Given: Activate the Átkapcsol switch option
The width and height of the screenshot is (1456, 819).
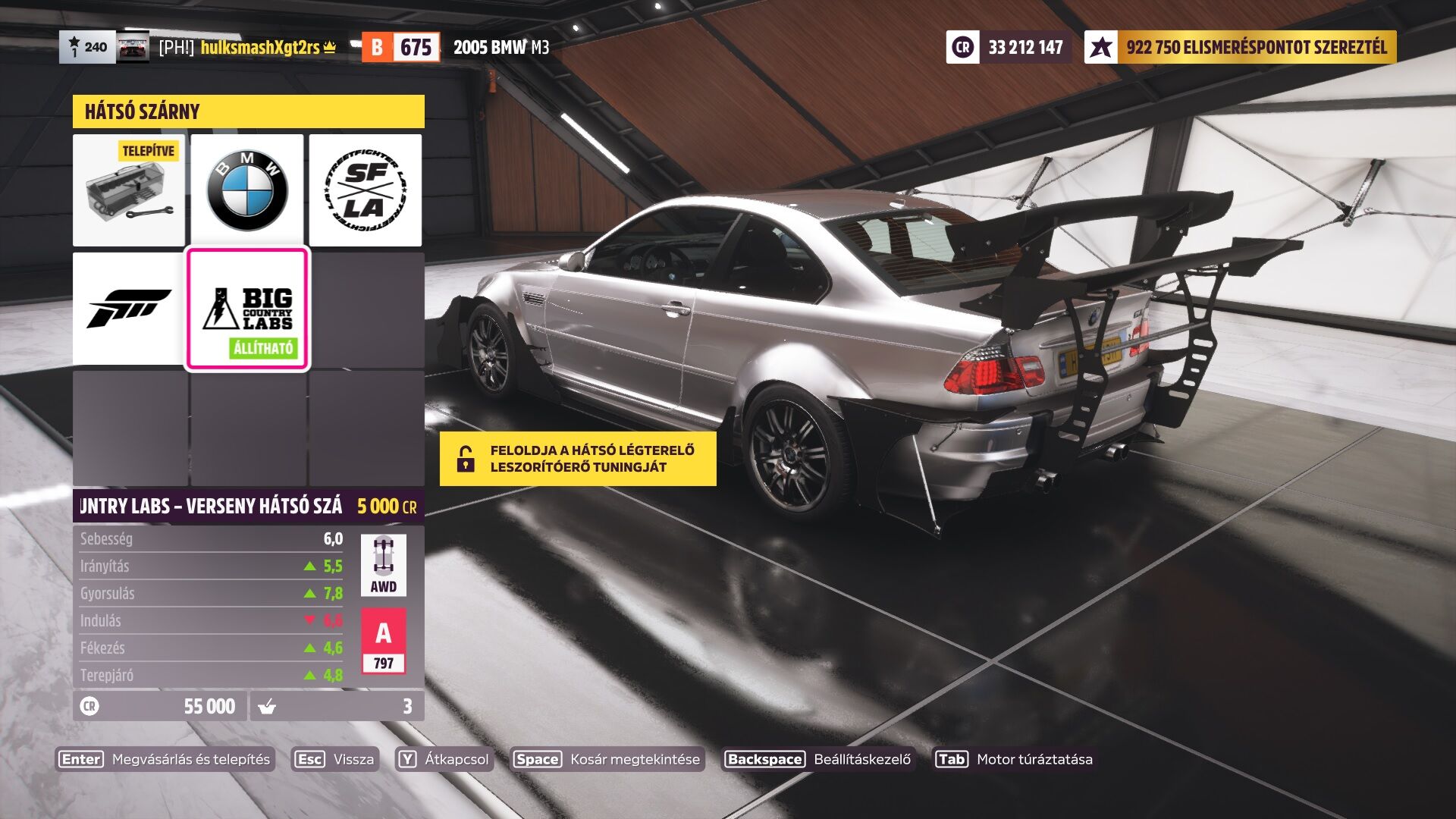Looking at the screenshot, I should click(x=444, y=759).
